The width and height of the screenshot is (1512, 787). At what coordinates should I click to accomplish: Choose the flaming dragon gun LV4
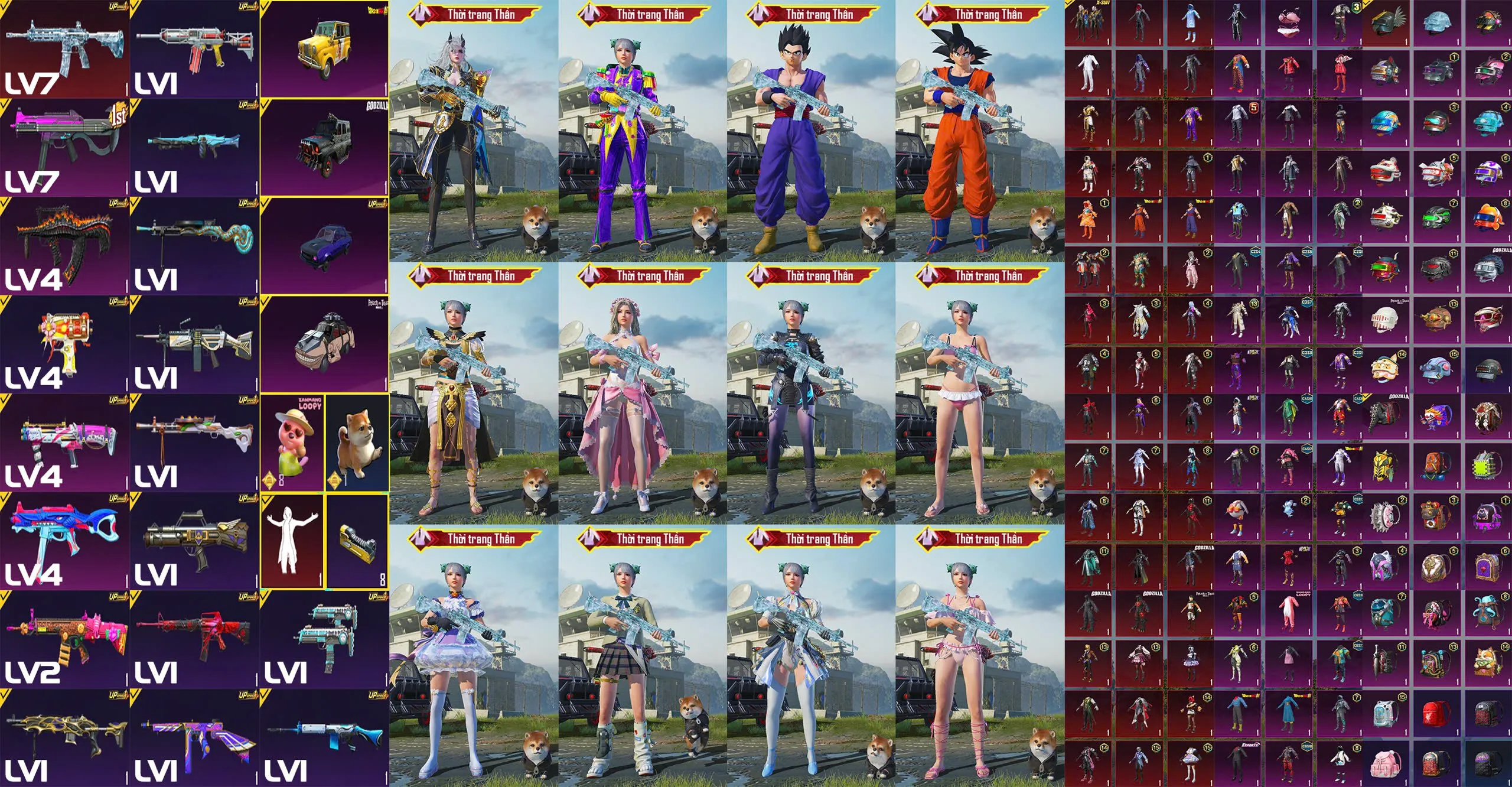coord(64,245)
